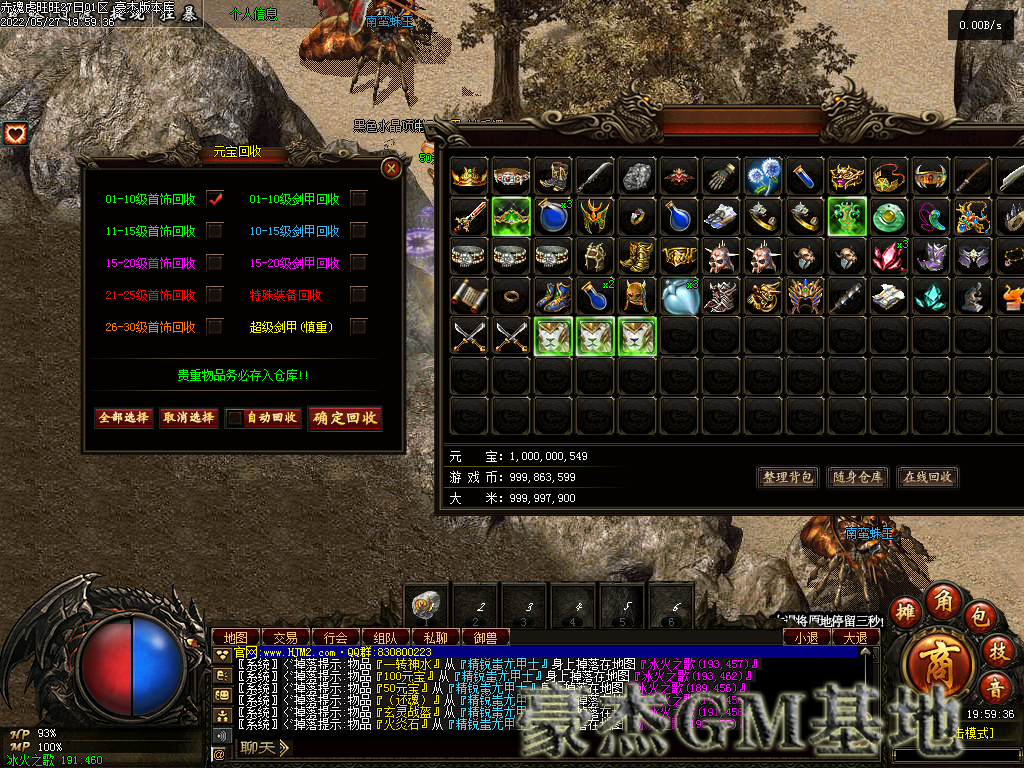Viewport: 1024px width, 768px height.
Task: Open the 随身仓库 portable warehouse
Action: click(x=858, y=477)
